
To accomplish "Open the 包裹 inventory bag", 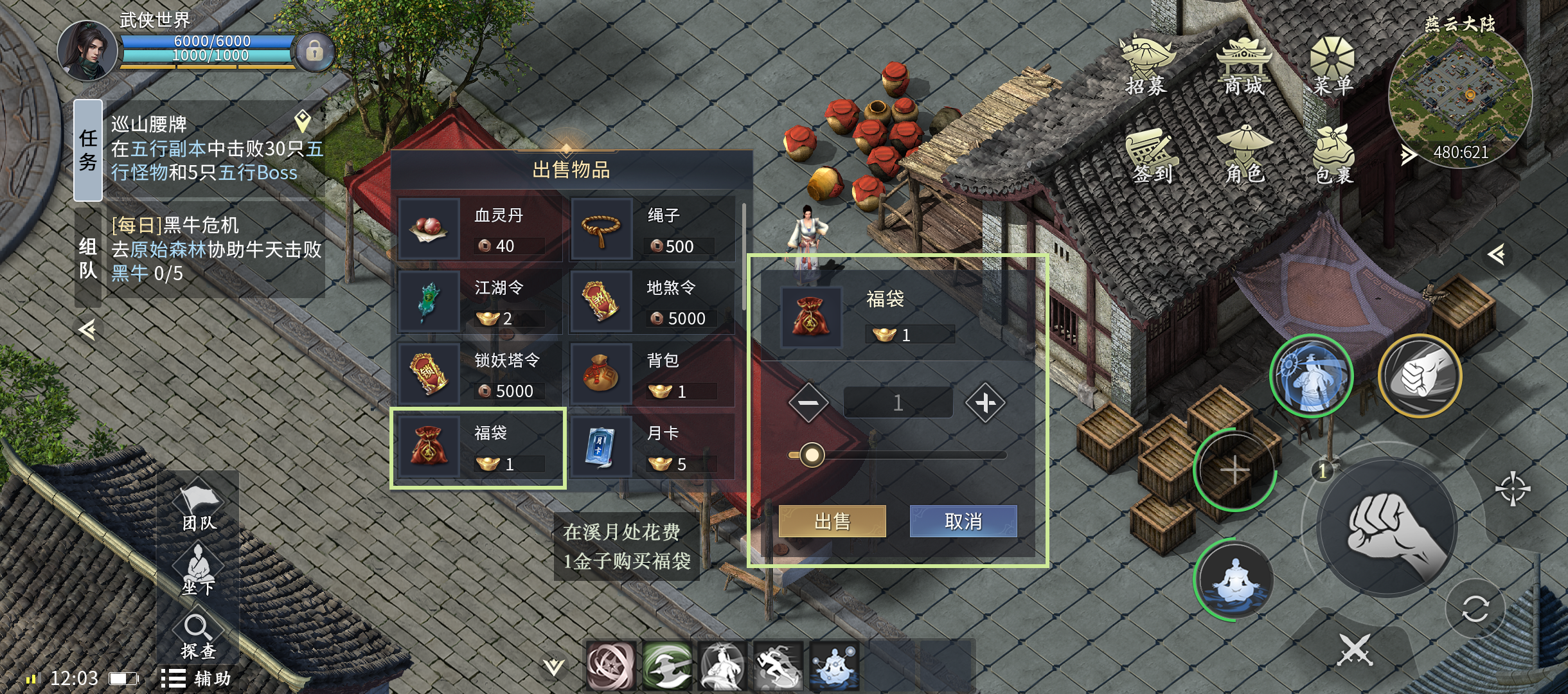I will (x=1333, y=156).
